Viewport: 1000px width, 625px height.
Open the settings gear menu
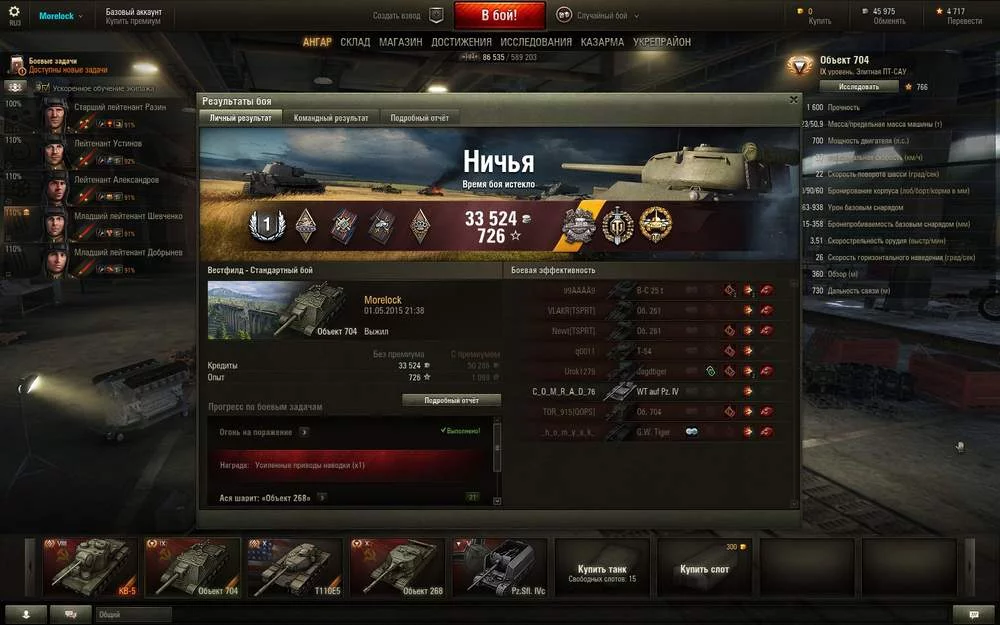point(14,13)
